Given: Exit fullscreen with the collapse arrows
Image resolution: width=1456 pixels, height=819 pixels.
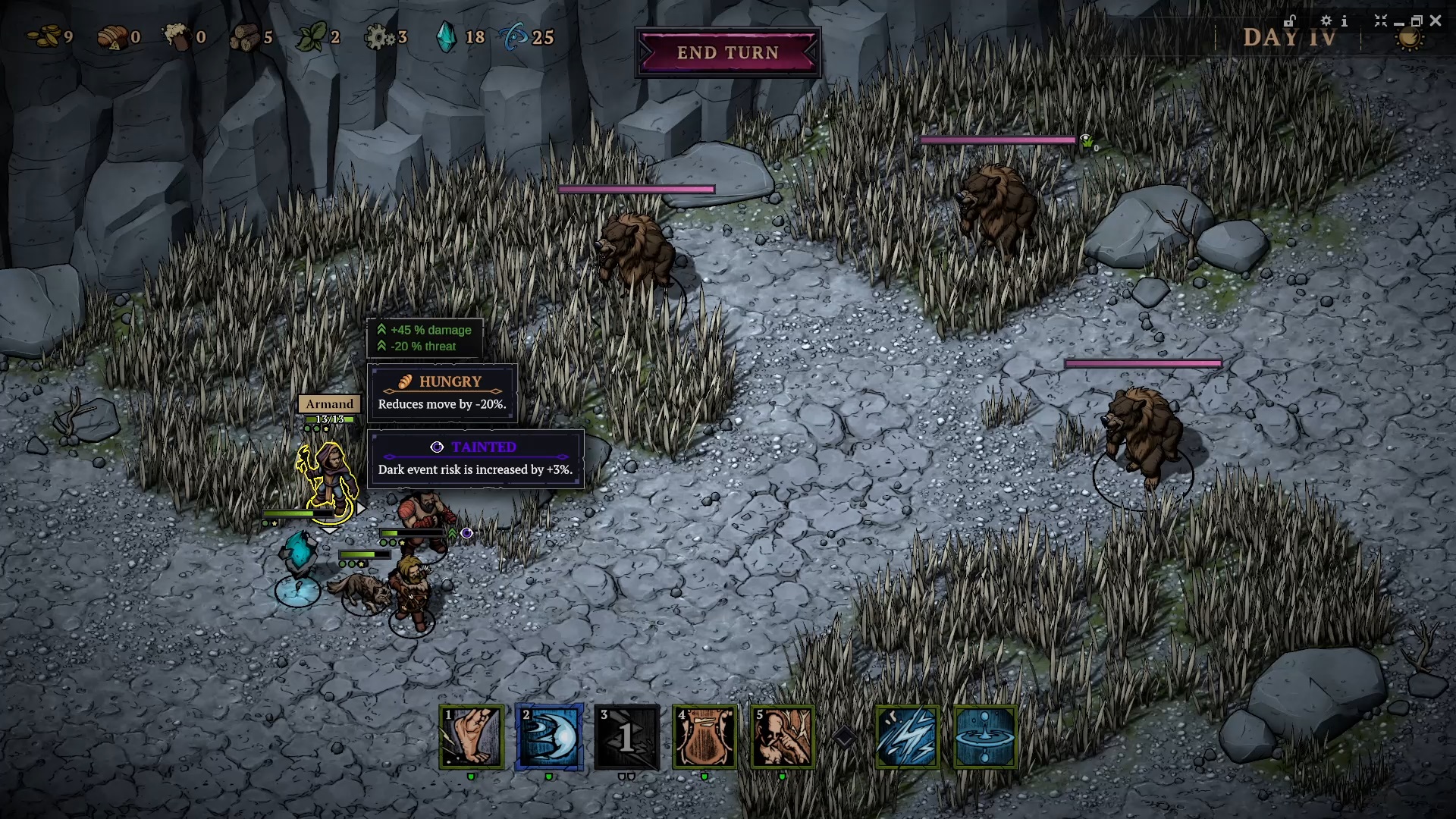Looking at the screenshot, I should (1380, 21).
